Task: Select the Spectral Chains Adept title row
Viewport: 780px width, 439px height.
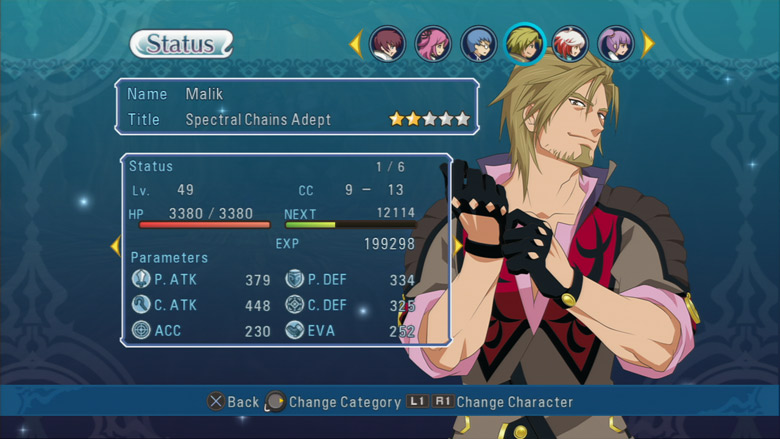Action: [x=297, y=120]
